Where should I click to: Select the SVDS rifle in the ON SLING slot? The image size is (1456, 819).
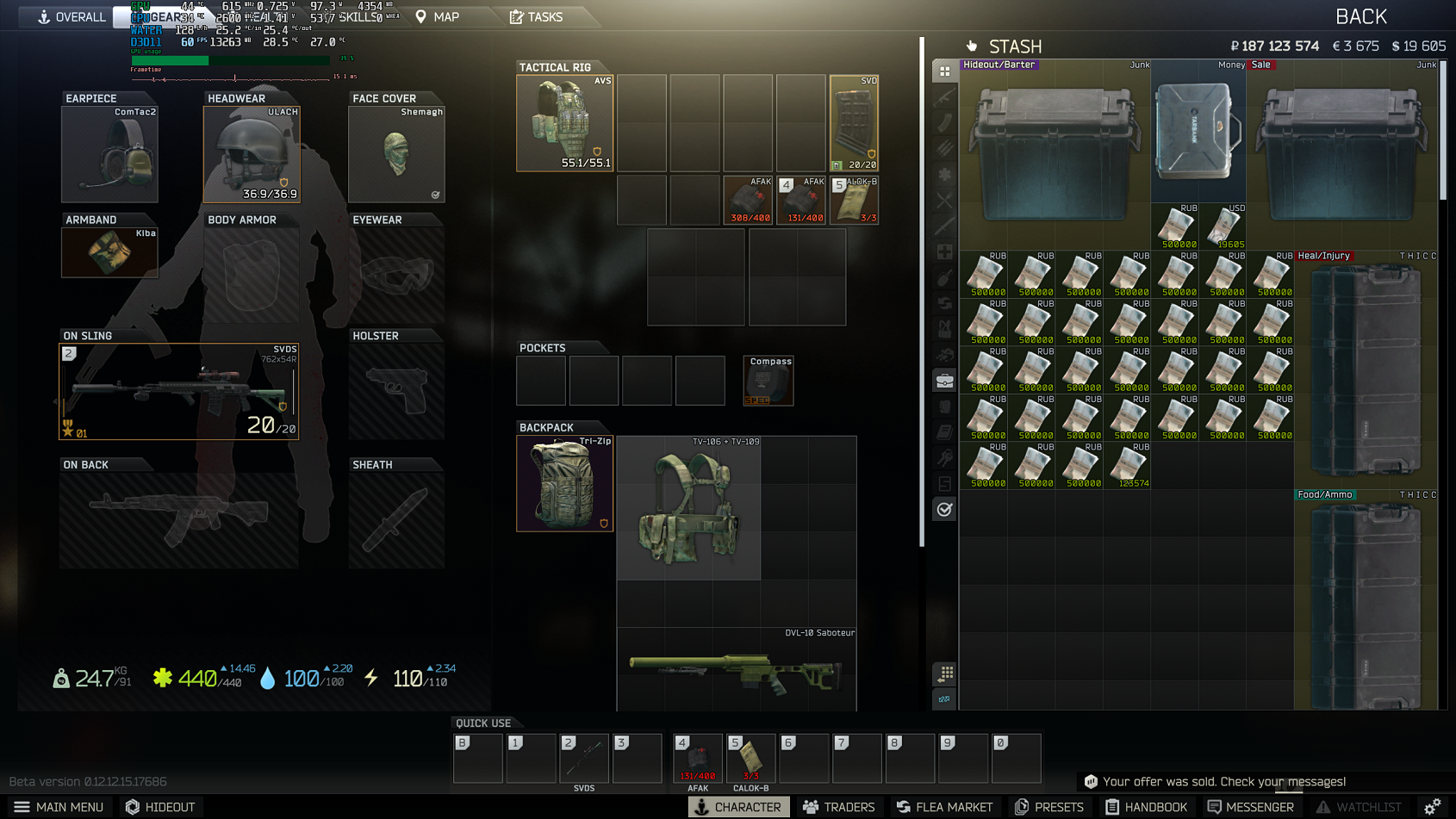(x=178, y=391)
